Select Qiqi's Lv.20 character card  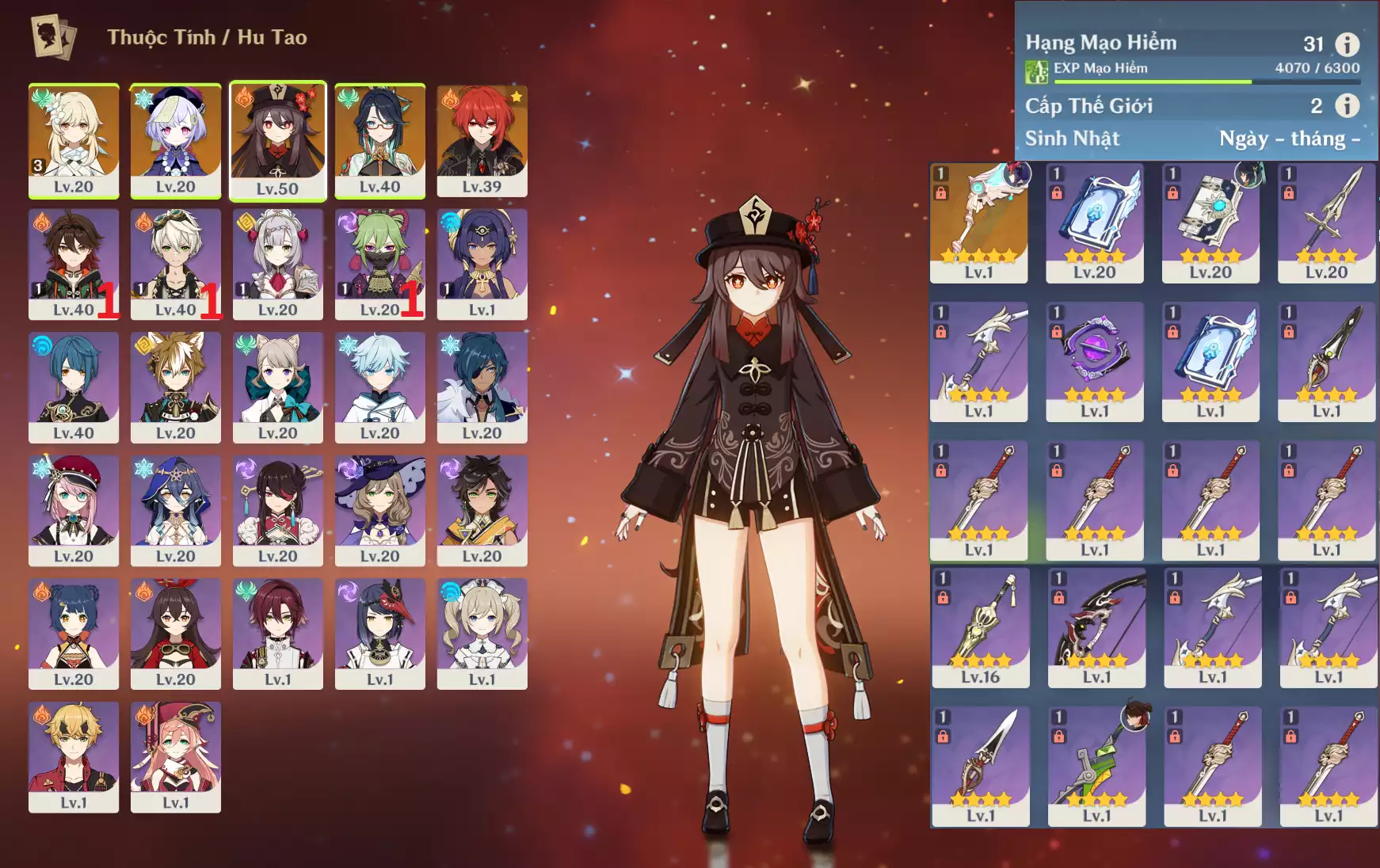(175, 141)
